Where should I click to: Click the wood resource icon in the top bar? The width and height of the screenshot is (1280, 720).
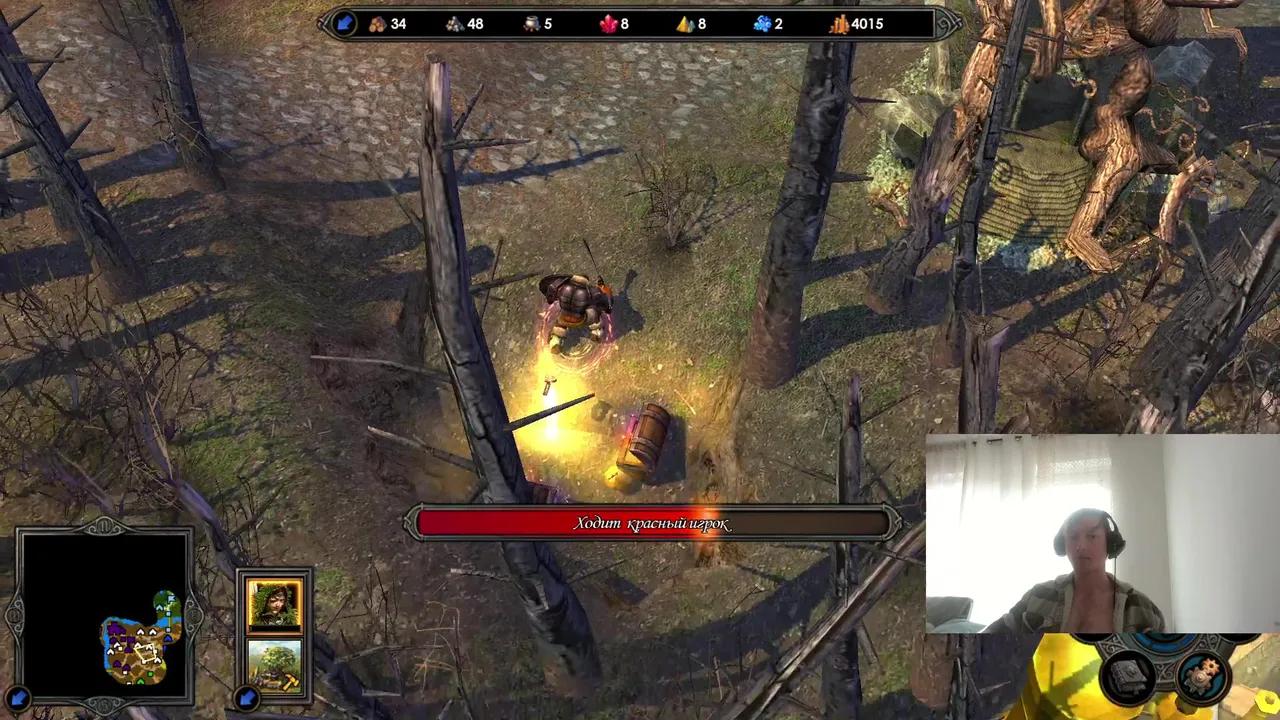pos(378,23)
